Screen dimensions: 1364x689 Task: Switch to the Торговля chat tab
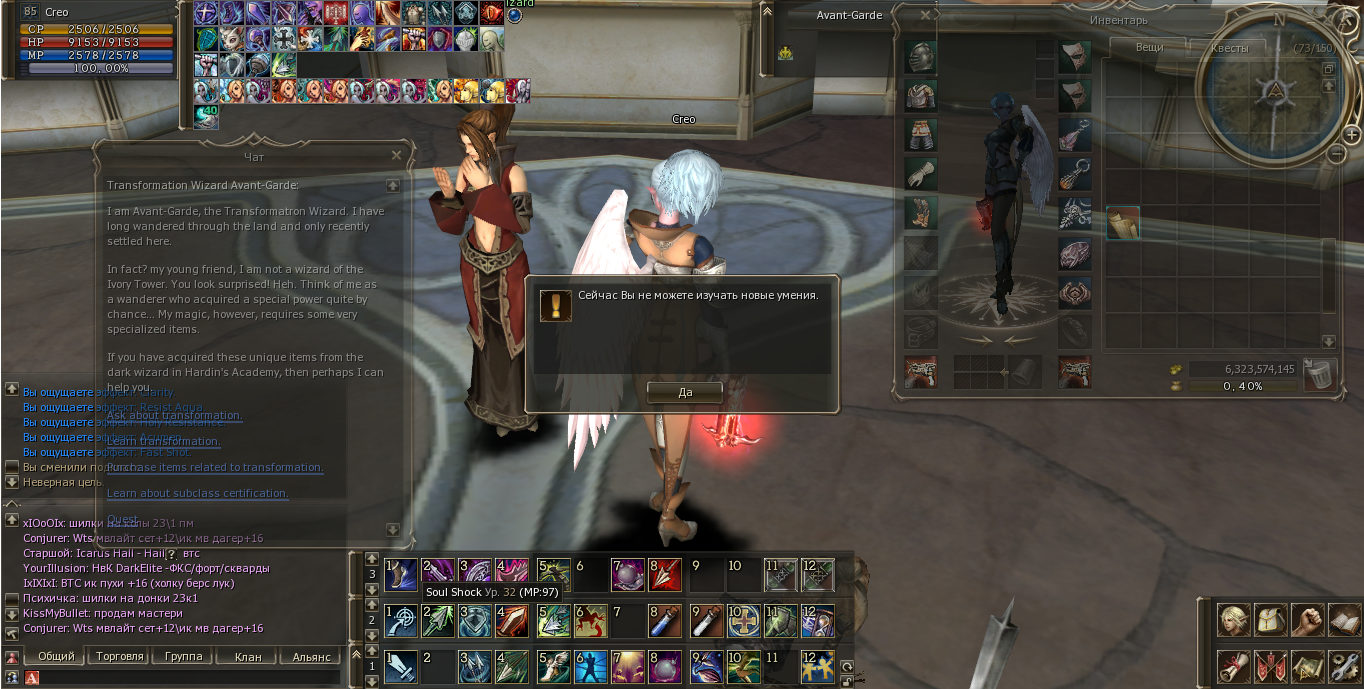tap(119, 657)
